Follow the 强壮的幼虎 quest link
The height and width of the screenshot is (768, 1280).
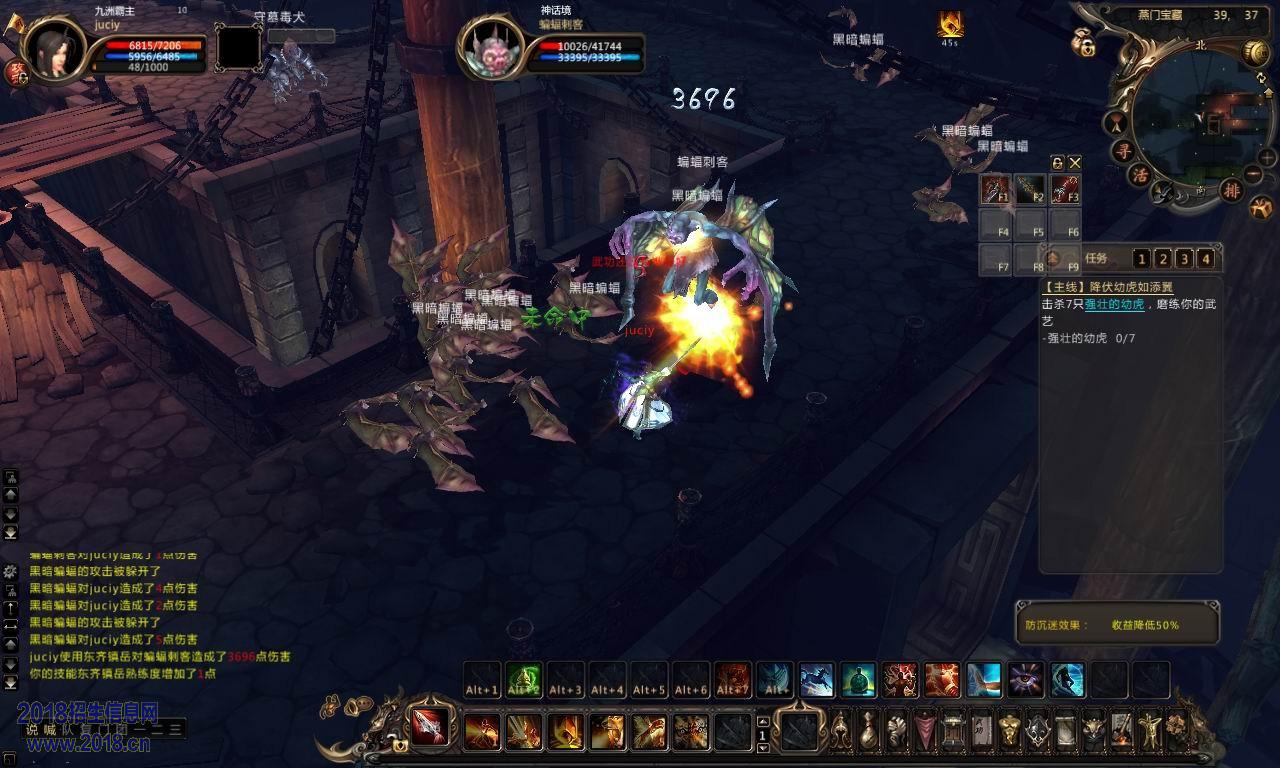pyautogui.click(x=1114, y=304)
